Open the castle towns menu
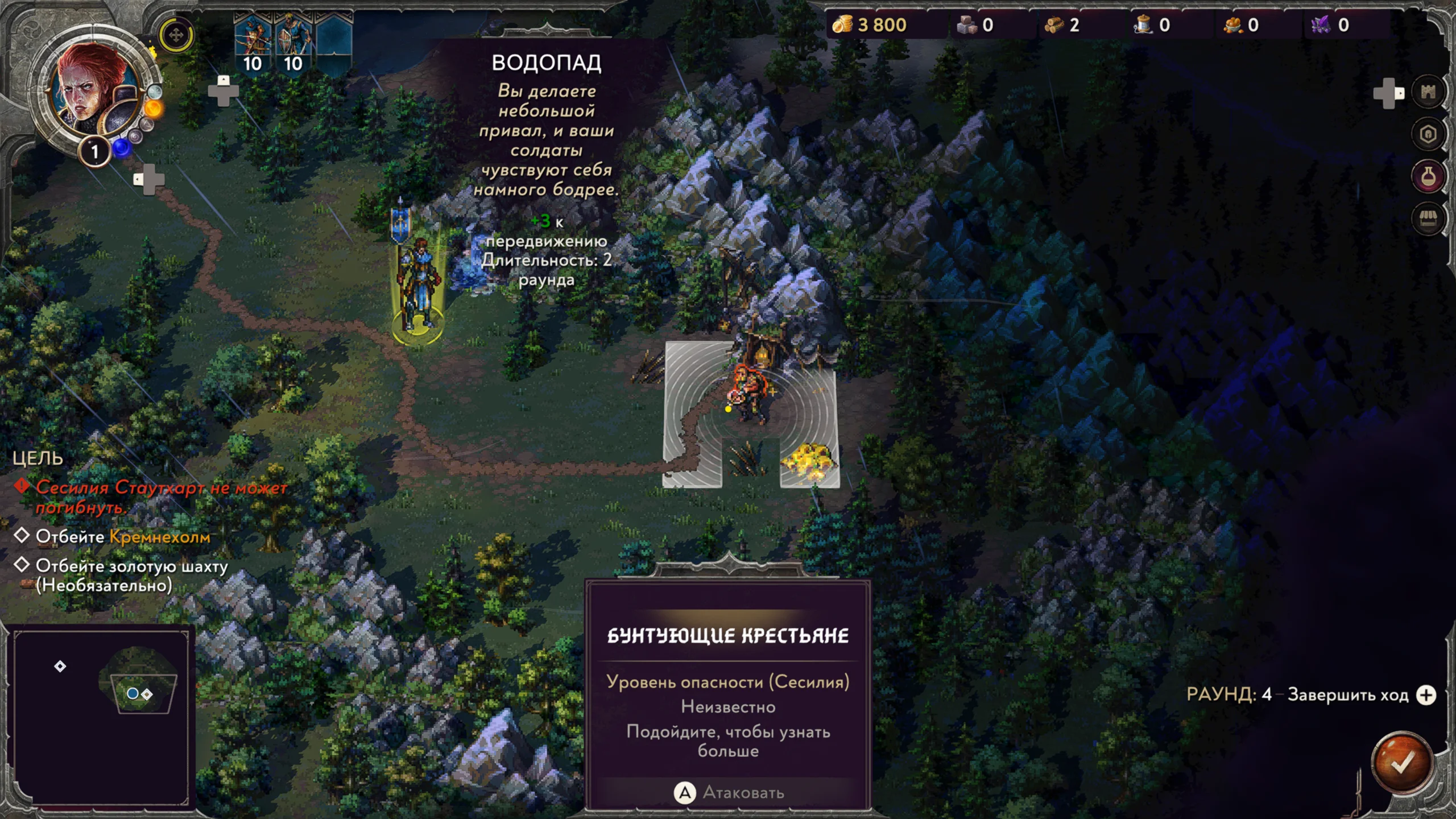Viewport: 1456px width, 819px height. tap(1428, 92)
